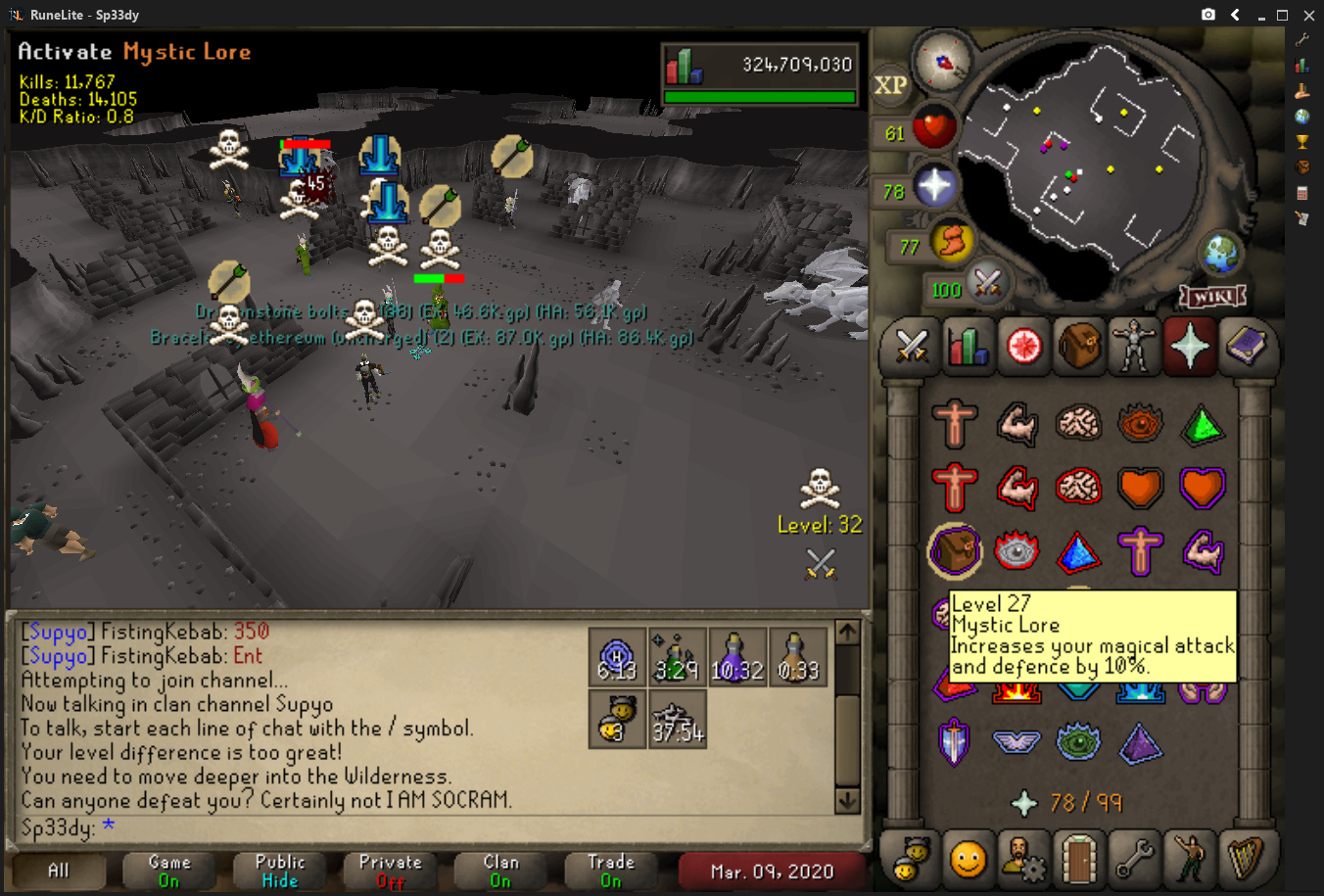Open the Spellbook tab

1245,347
